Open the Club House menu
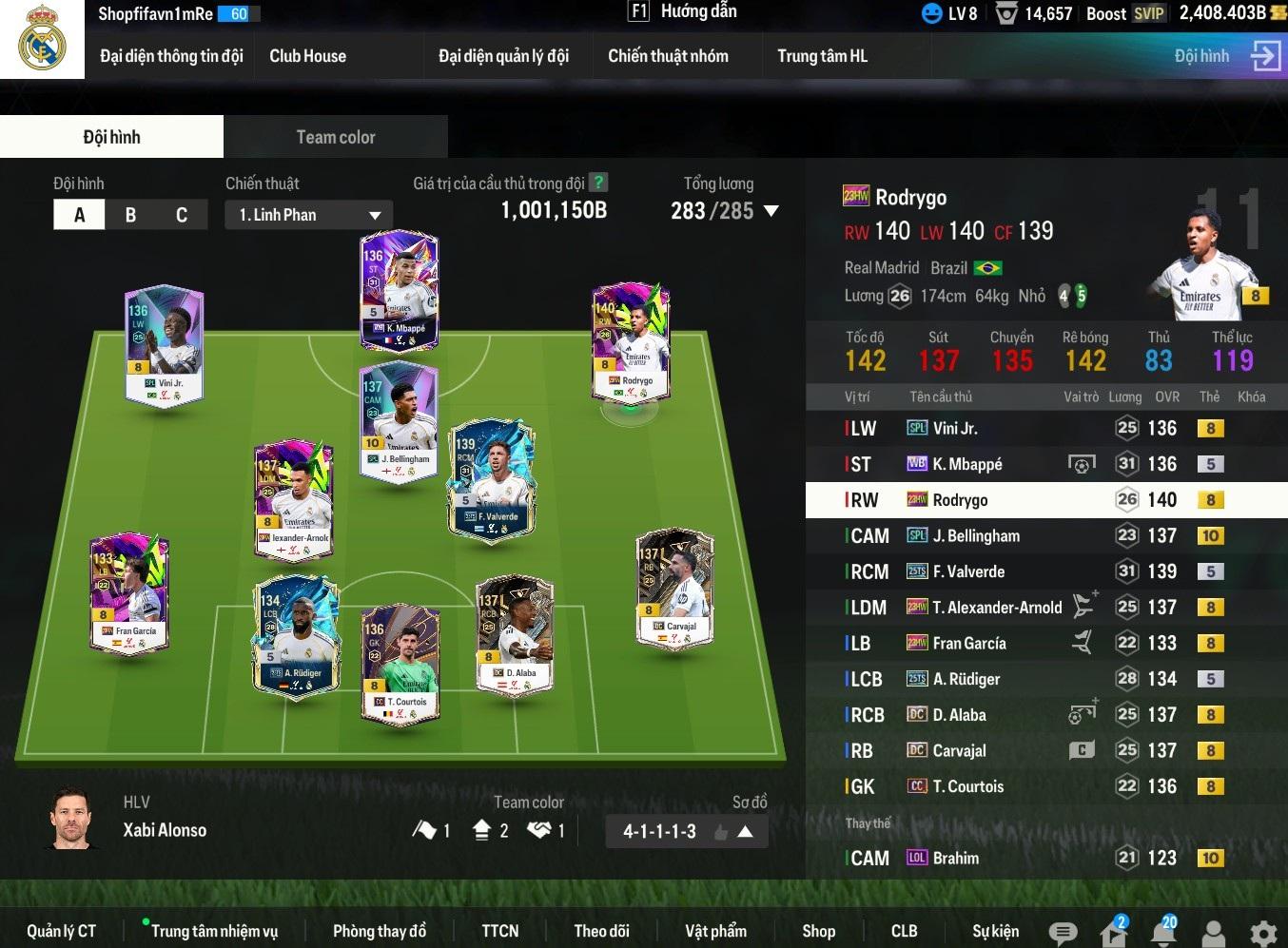Viewport: 1288px width, 948px height. (307, 56)
